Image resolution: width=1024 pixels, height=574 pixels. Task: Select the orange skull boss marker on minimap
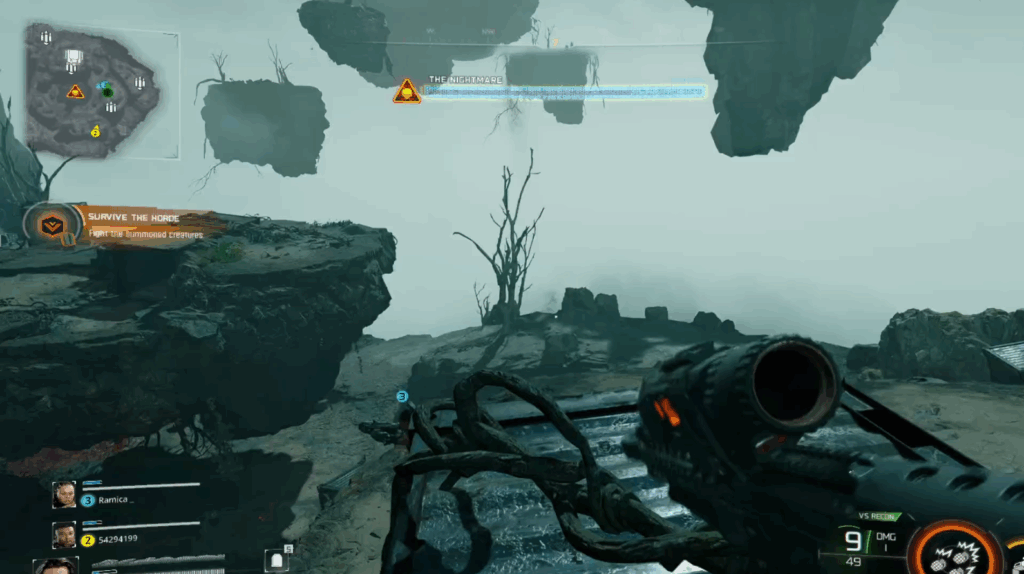tap(75, 92)
